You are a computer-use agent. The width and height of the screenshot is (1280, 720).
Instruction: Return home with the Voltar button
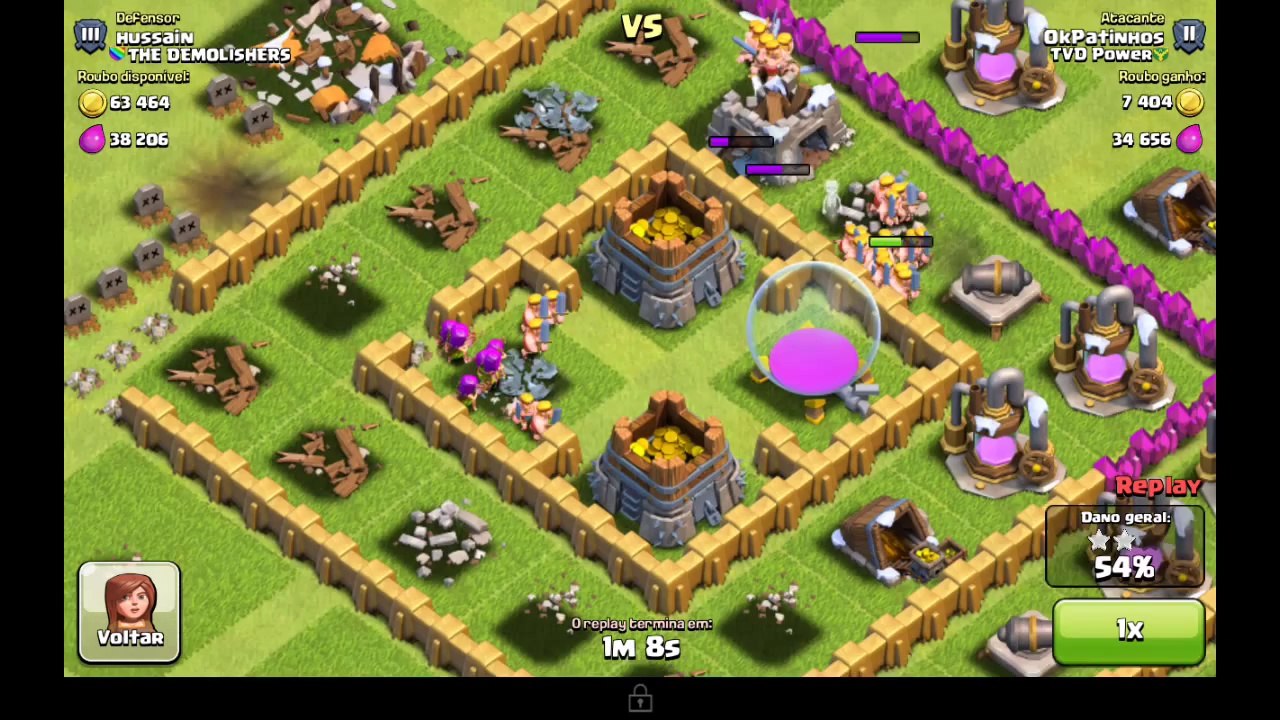(x=130, y=612)
